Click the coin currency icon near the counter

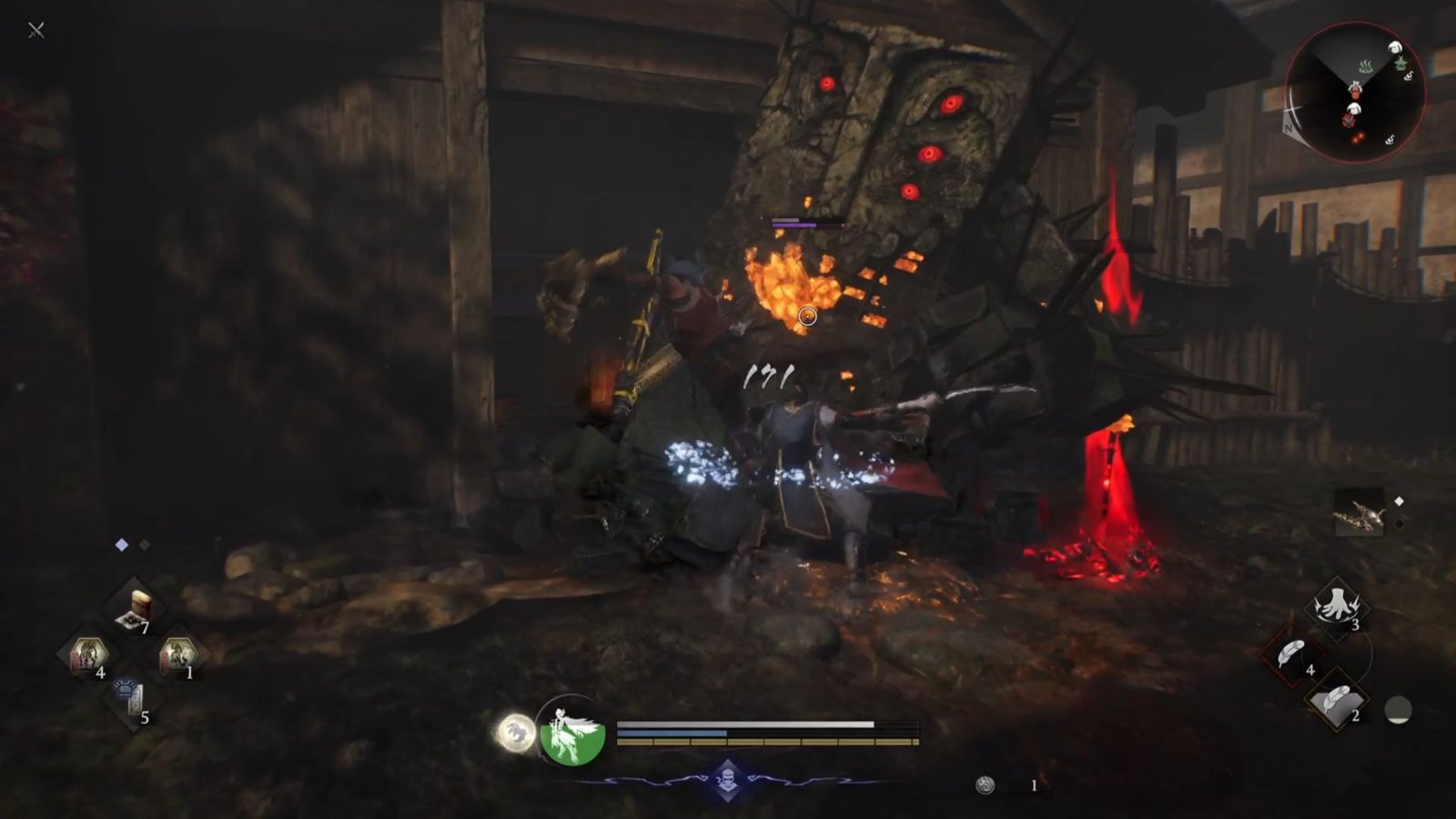(986, 784)
